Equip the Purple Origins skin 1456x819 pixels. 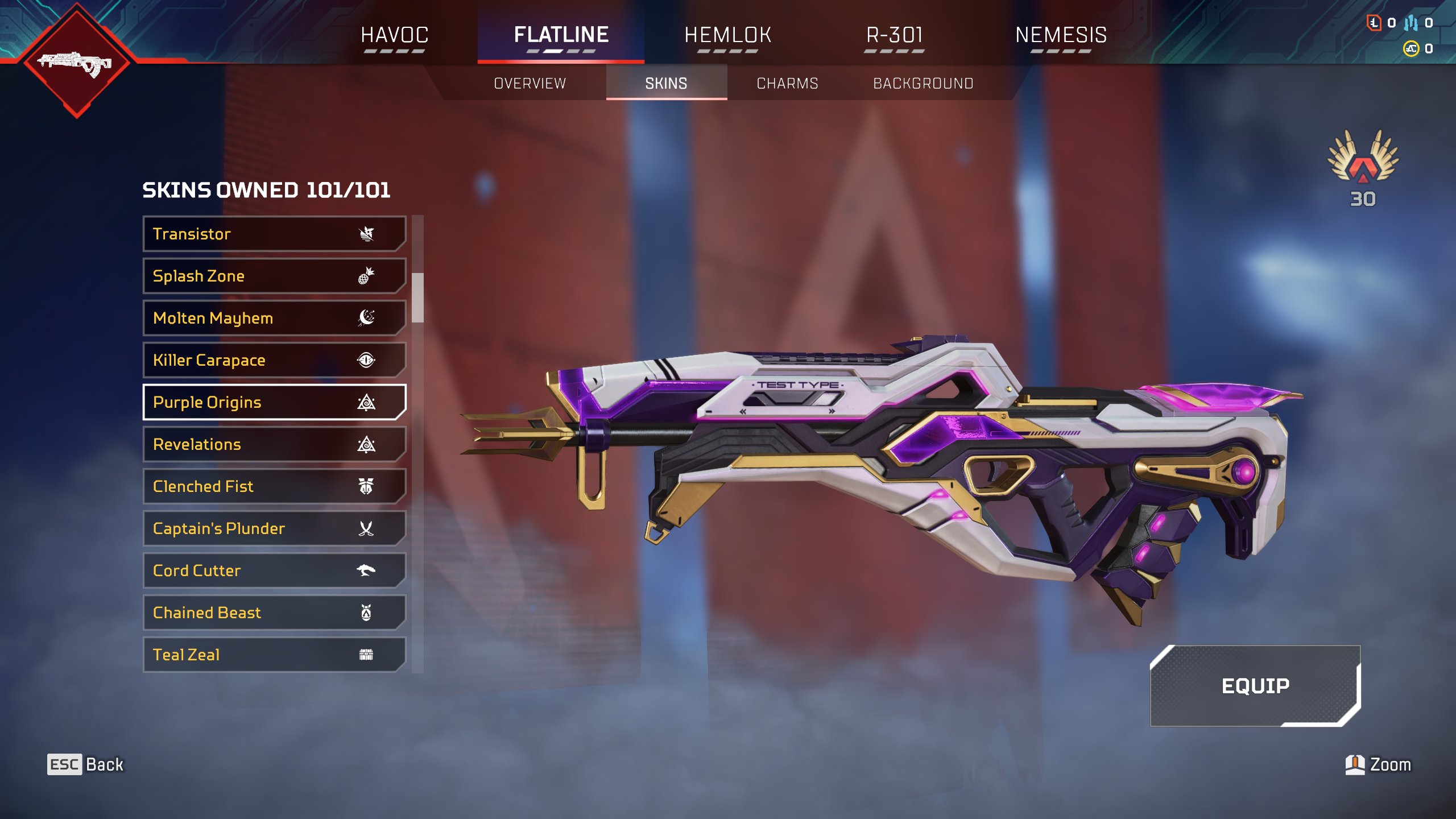1255,686
